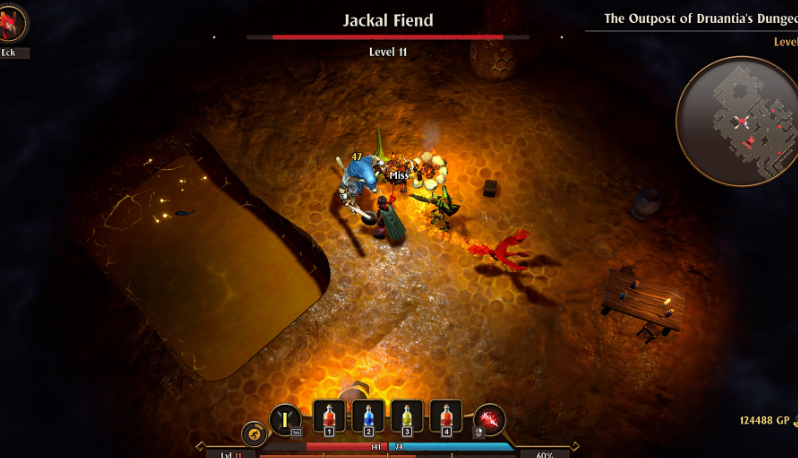Select the red crystal mouse skill icon
This screenshot has height=458, width=798.
click(x=490, y=420)
